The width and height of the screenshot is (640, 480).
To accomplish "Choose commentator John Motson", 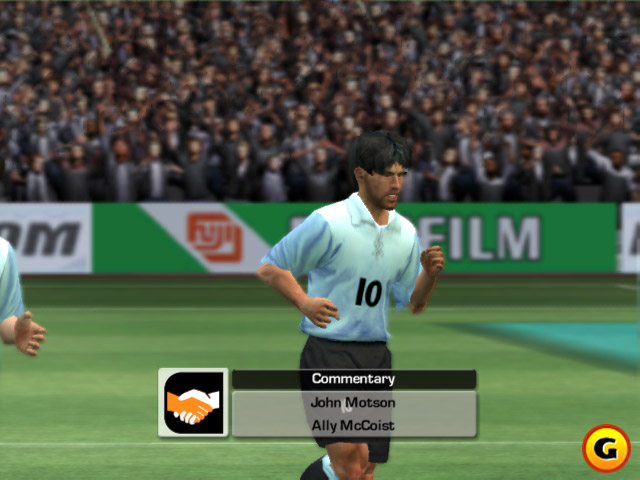I will click(x=354, y=403).
